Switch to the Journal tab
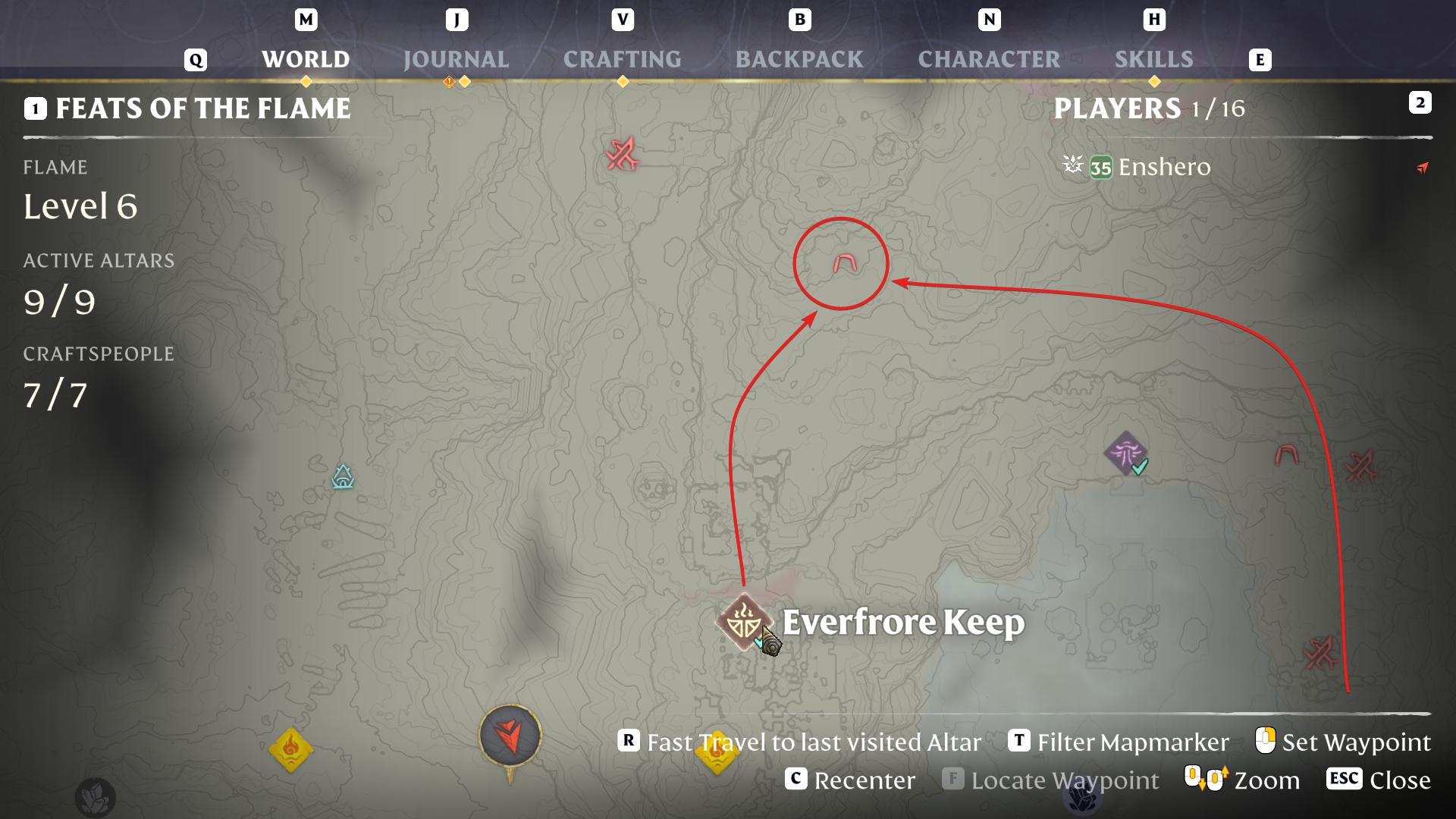The width and height of the screenshot is (1456, 819). (456, 59)
